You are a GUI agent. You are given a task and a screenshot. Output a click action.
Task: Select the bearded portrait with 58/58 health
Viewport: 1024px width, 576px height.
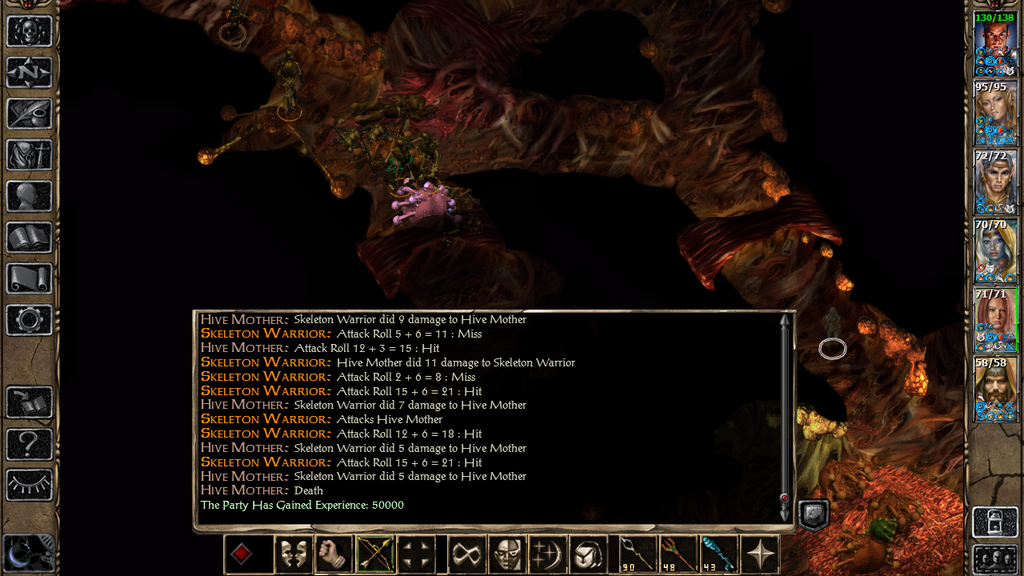click(x=995, y=388)
